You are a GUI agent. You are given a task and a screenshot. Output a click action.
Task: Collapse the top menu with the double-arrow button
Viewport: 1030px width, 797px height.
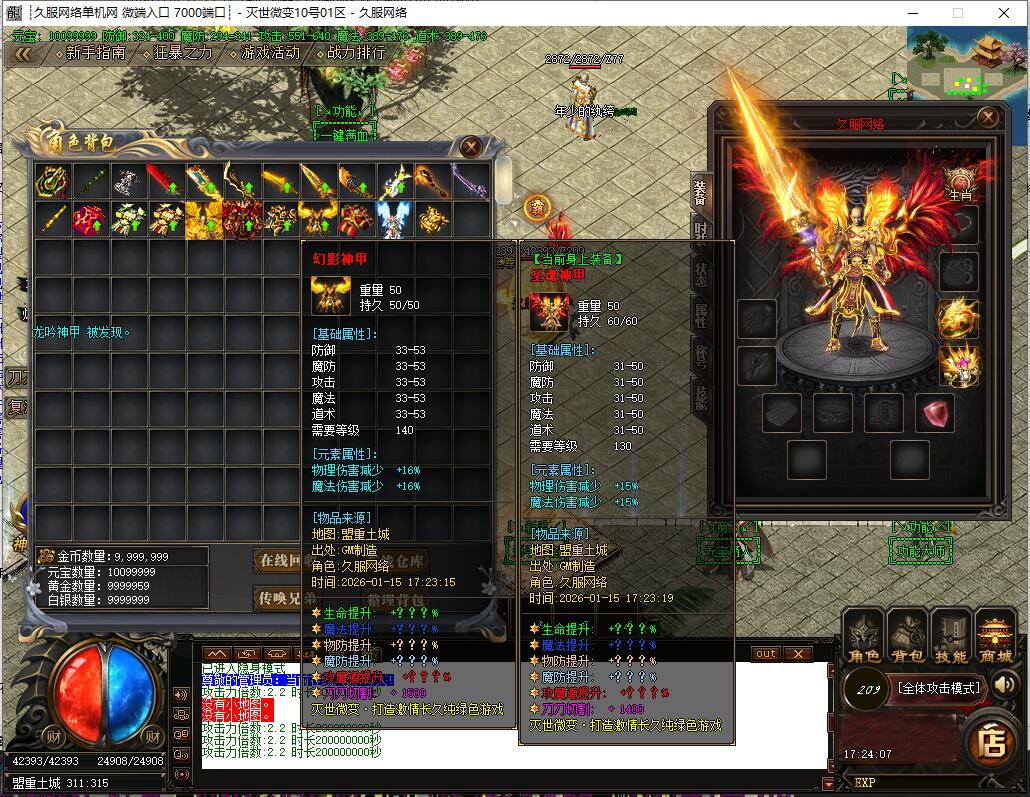[22, 53]
